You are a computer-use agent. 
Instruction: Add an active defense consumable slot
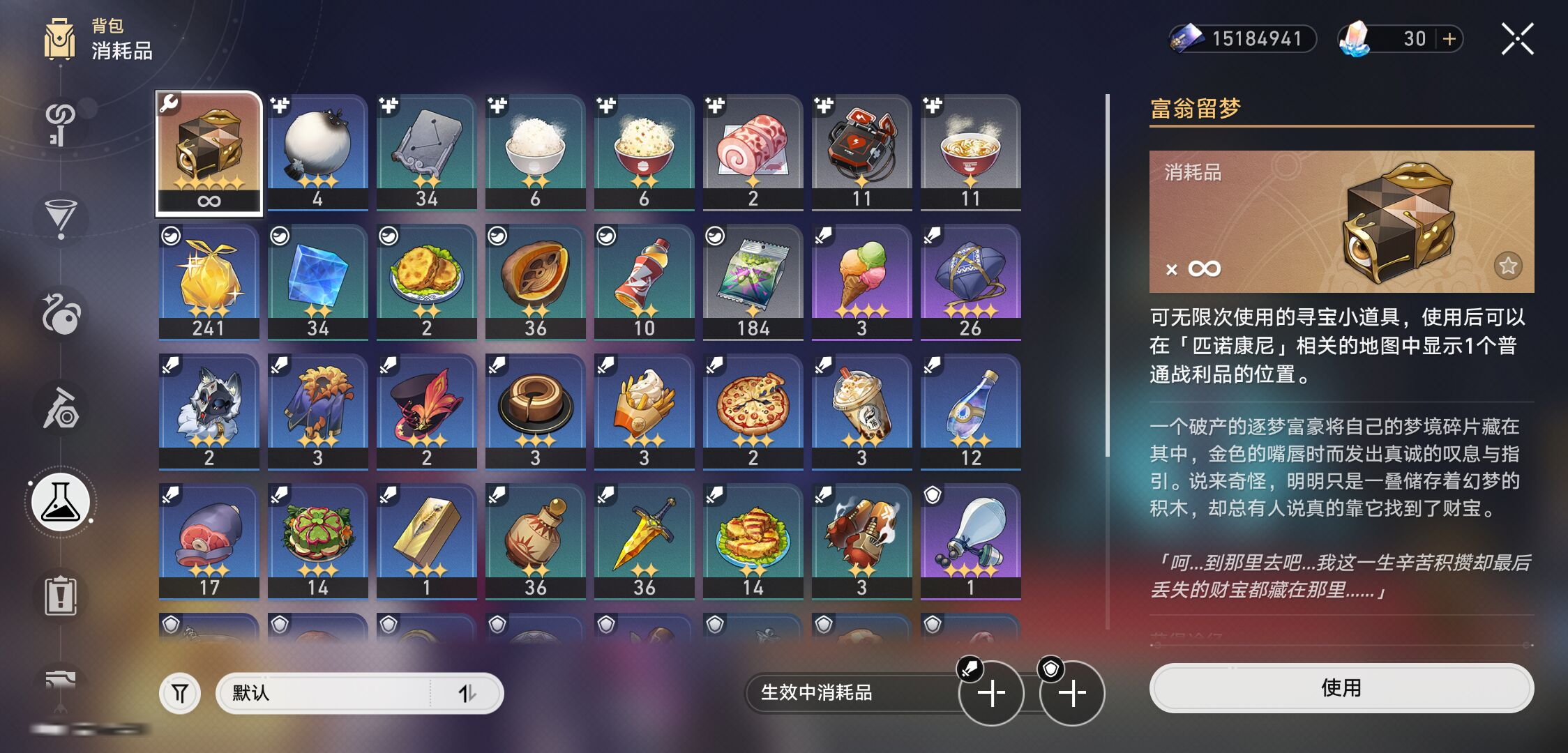pos(1072,692)
